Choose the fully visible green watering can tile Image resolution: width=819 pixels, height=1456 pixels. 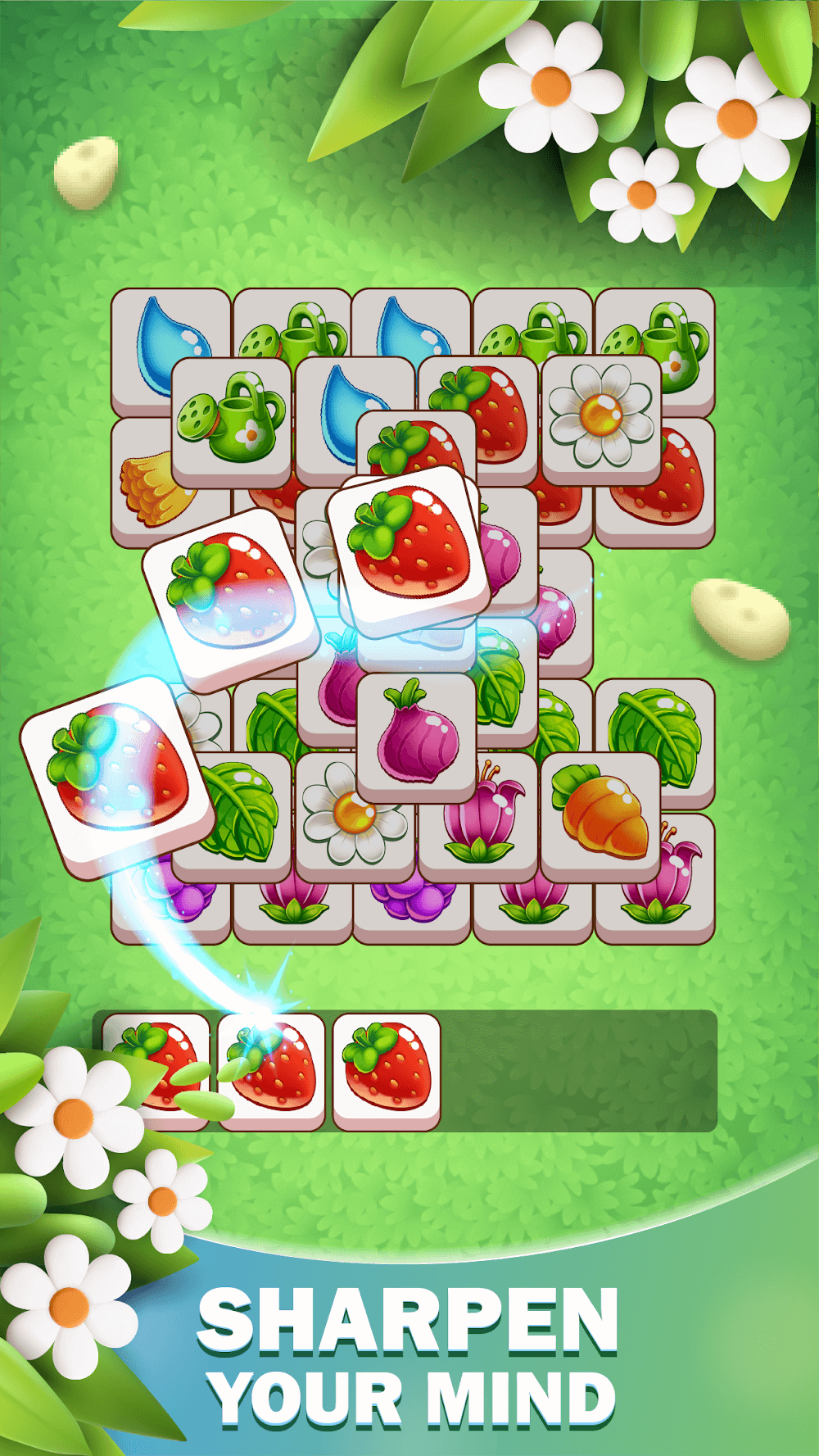tap(232, 417)
